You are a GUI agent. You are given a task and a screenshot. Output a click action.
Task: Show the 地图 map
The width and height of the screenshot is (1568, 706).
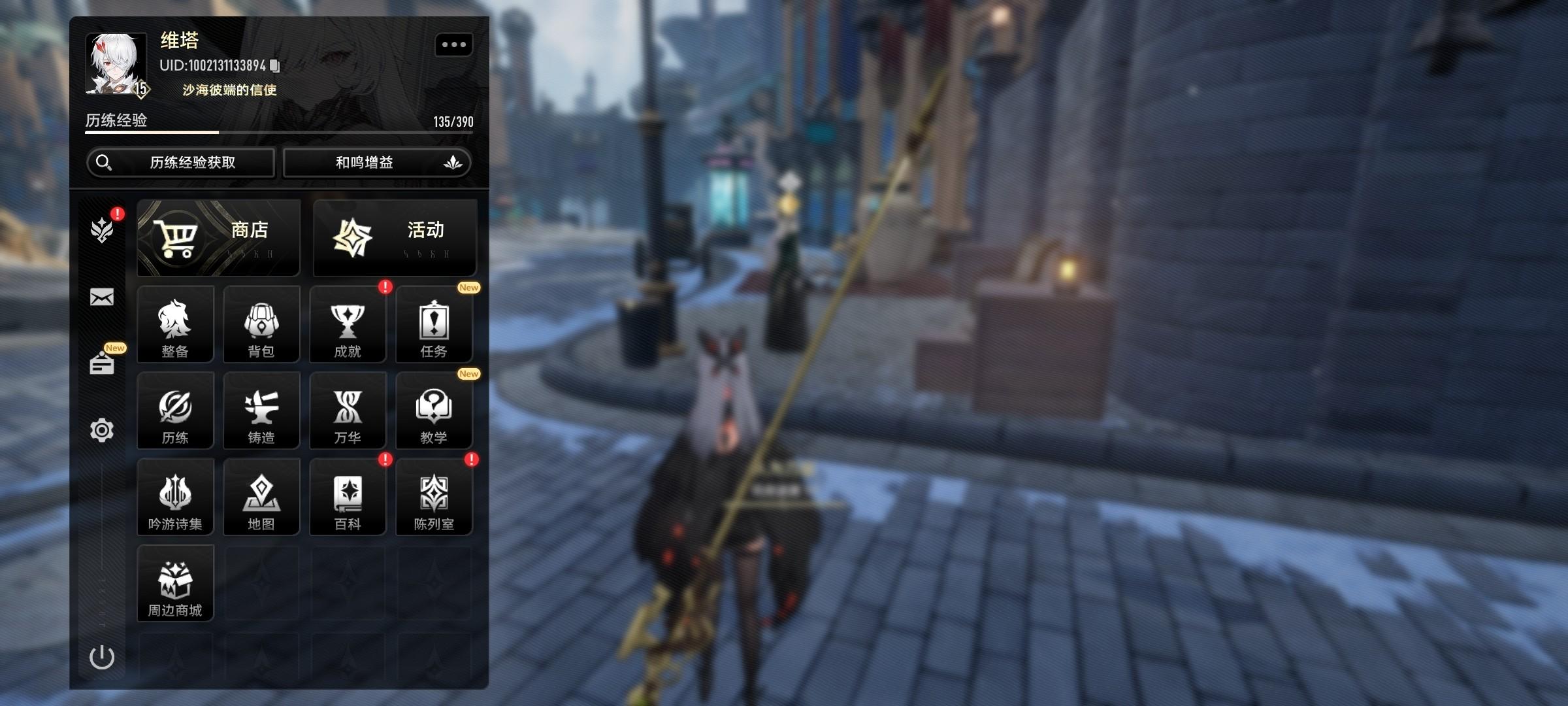(261, 497)
